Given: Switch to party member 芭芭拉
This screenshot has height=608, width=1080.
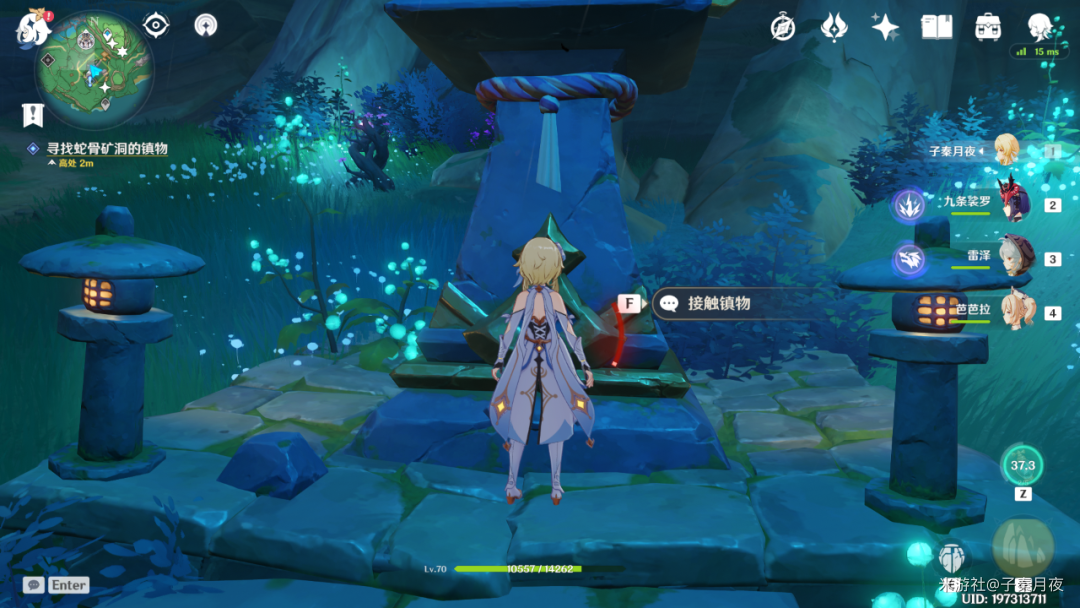Looking at the screenshot, I should (1015, 311).
